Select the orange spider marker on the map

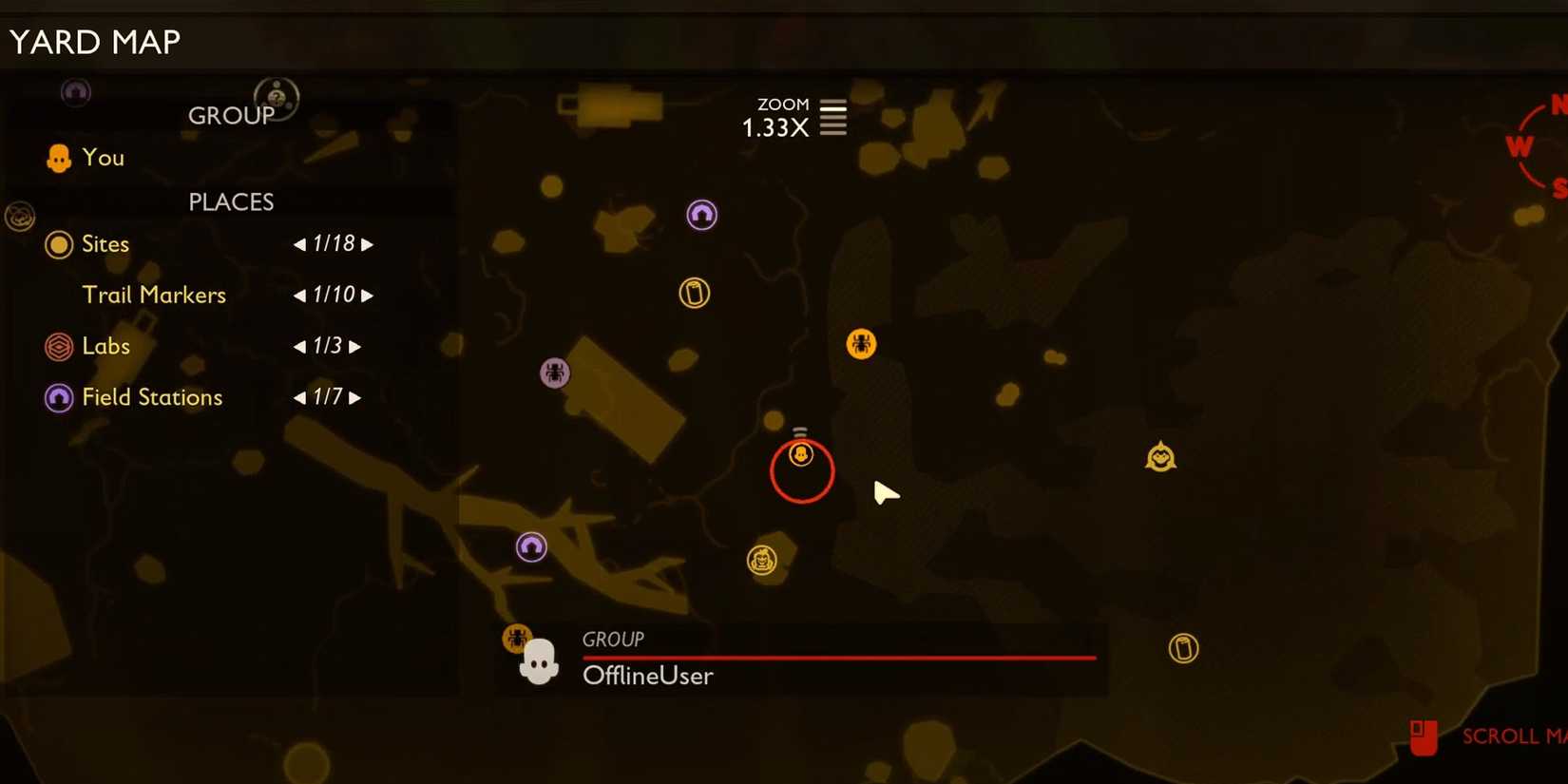(861, 344)
